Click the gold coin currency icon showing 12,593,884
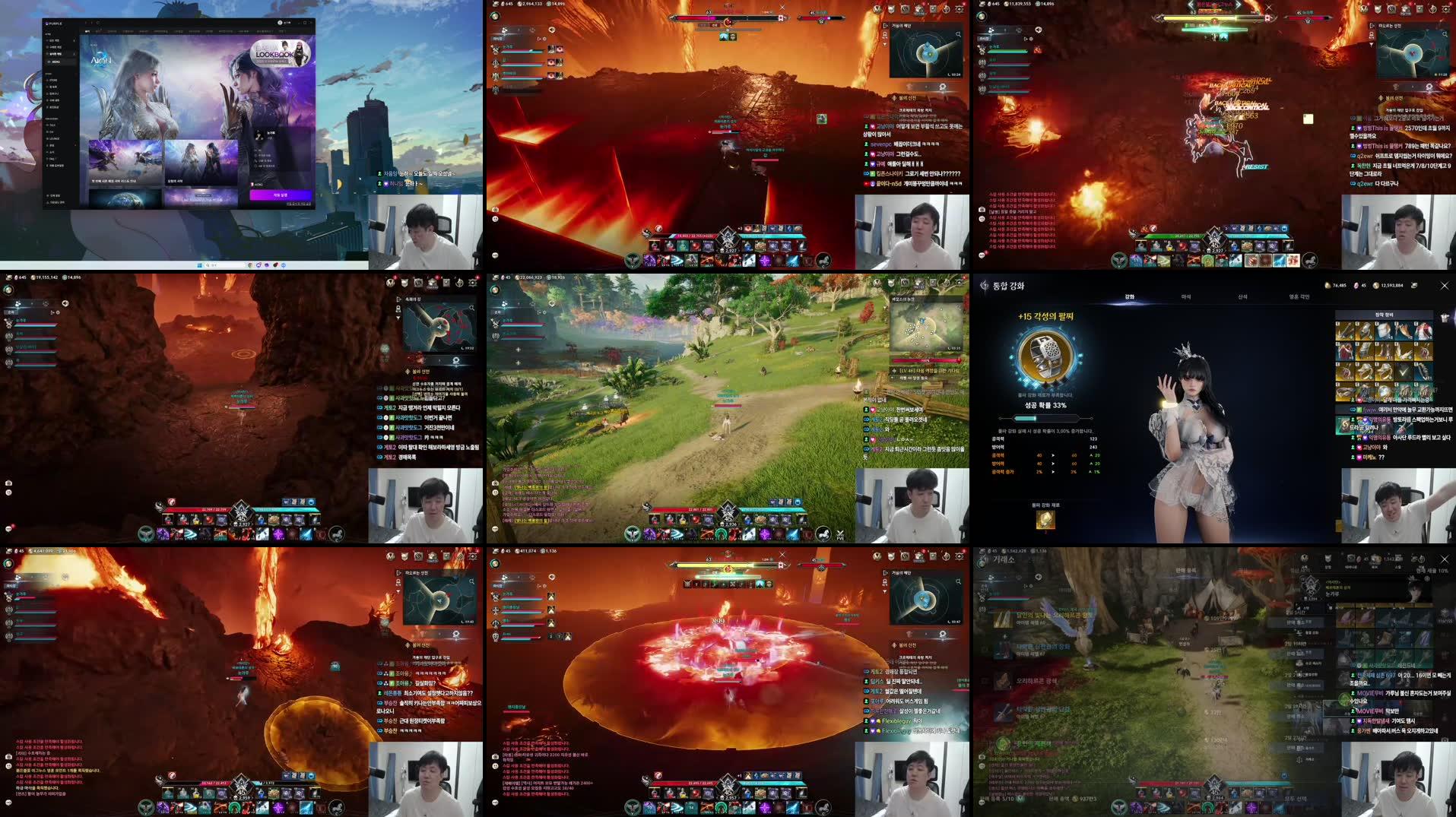The height and width of the screenshot is (817, 1456). (1377, 286)
